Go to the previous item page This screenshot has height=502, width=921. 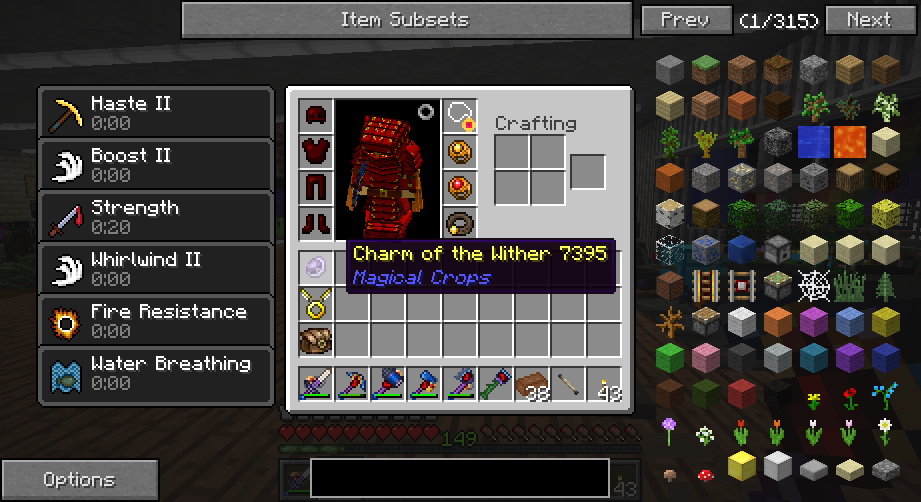coord(685,19)
